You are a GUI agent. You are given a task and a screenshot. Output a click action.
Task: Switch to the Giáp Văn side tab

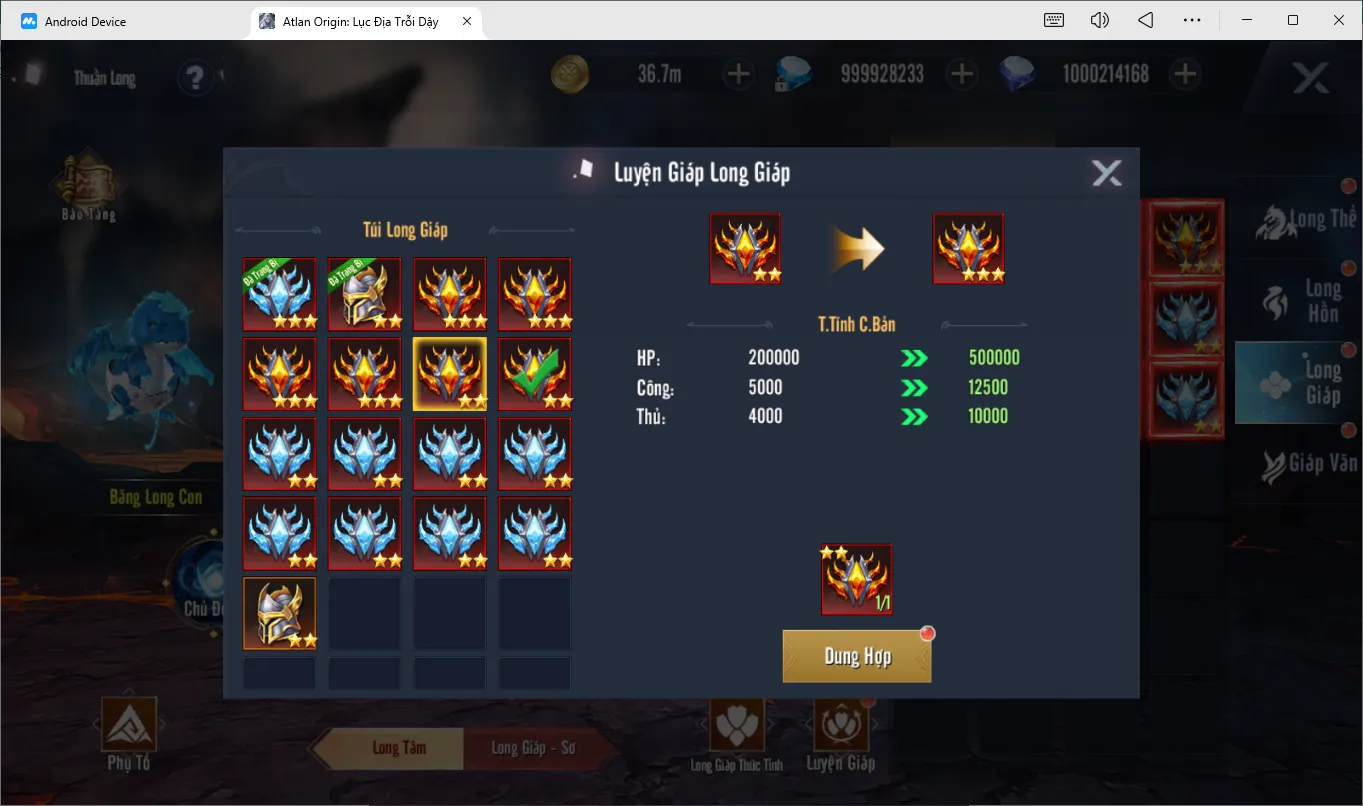[1297, 463]
